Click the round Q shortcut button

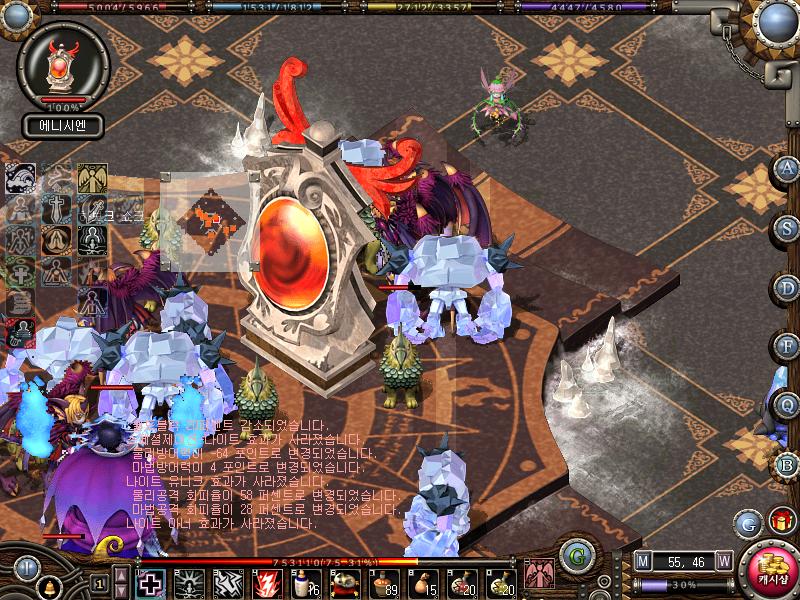(x=788, y=405)
